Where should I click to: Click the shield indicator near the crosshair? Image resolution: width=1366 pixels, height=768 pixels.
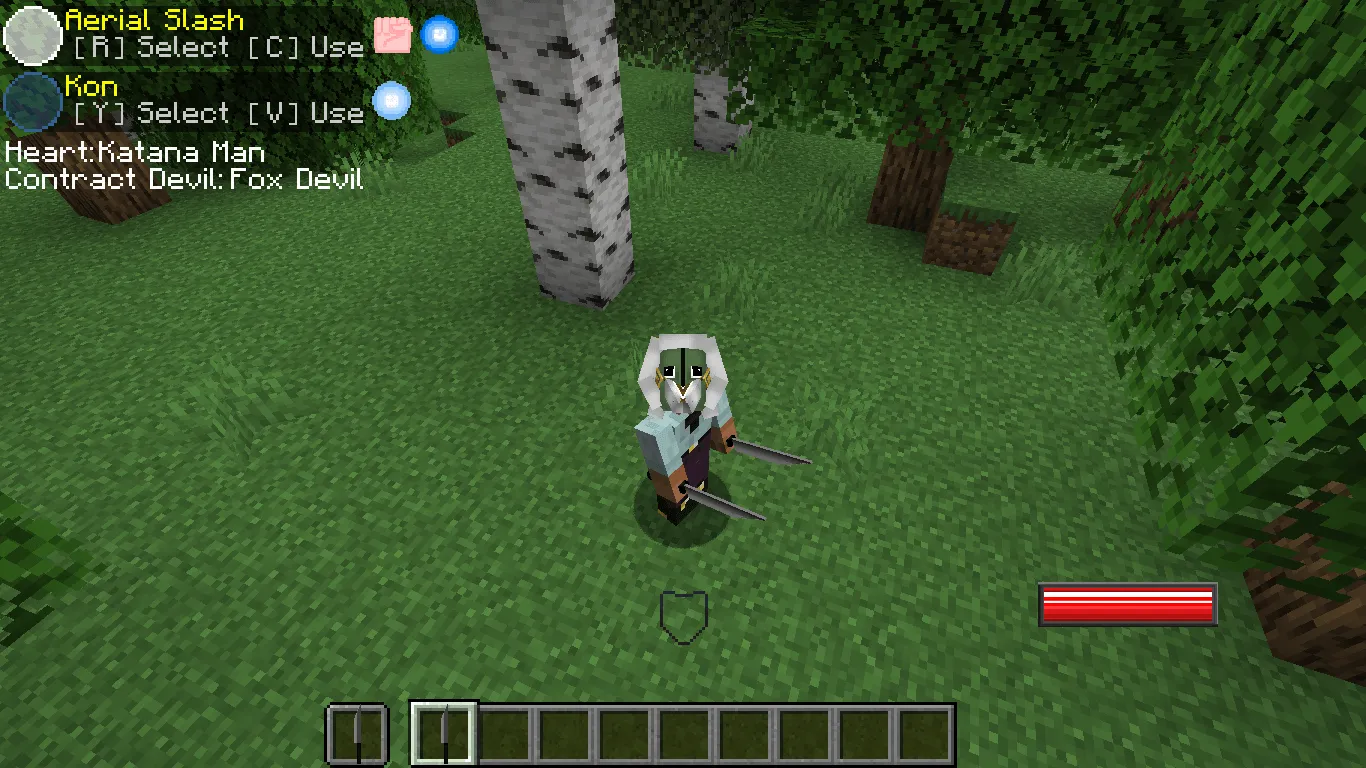(687, 614)
